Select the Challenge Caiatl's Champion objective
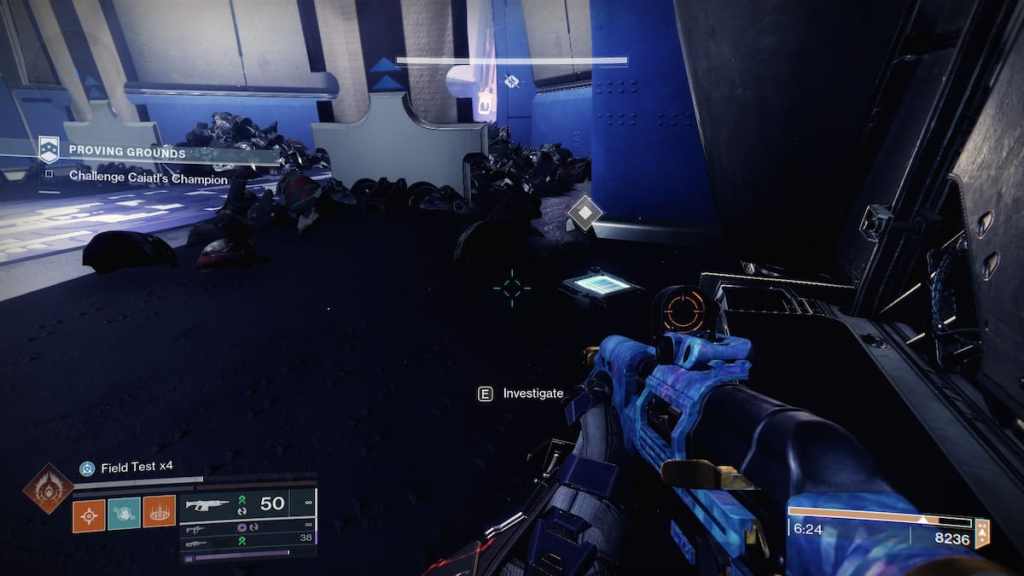This screenshot has height=576, width=1024. pos(148,178)
